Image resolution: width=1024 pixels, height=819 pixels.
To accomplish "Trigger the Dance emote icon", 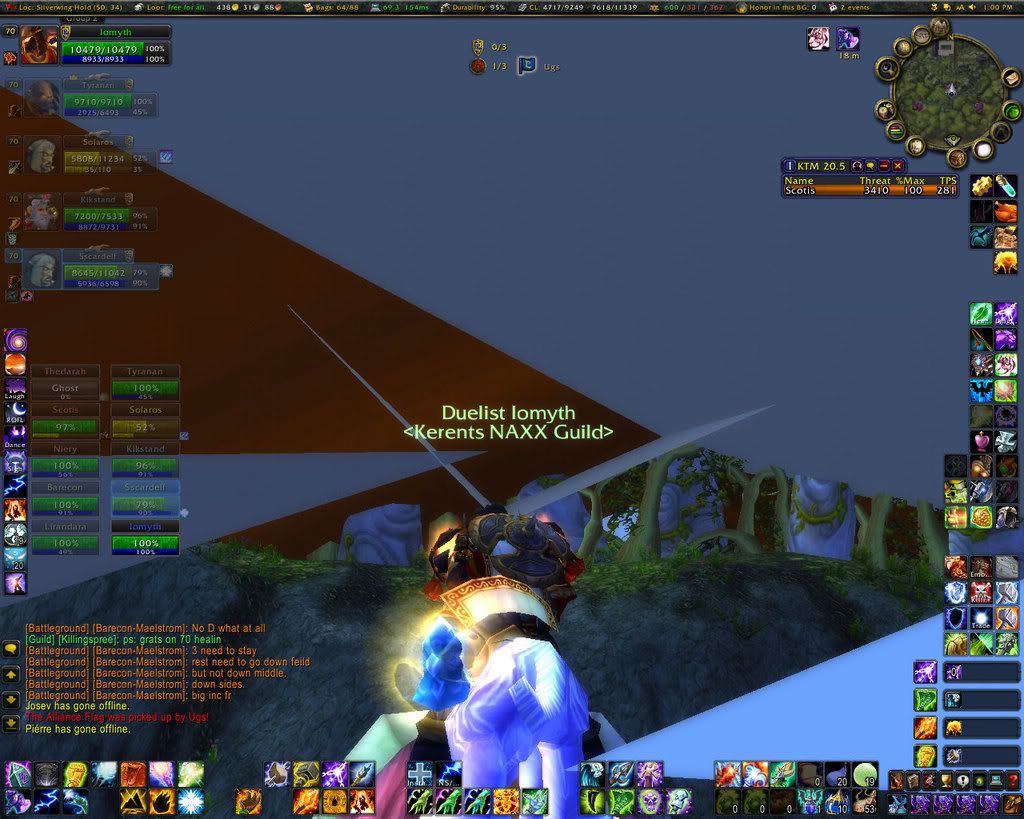I will pyautogui.click(x=15, y=434).
